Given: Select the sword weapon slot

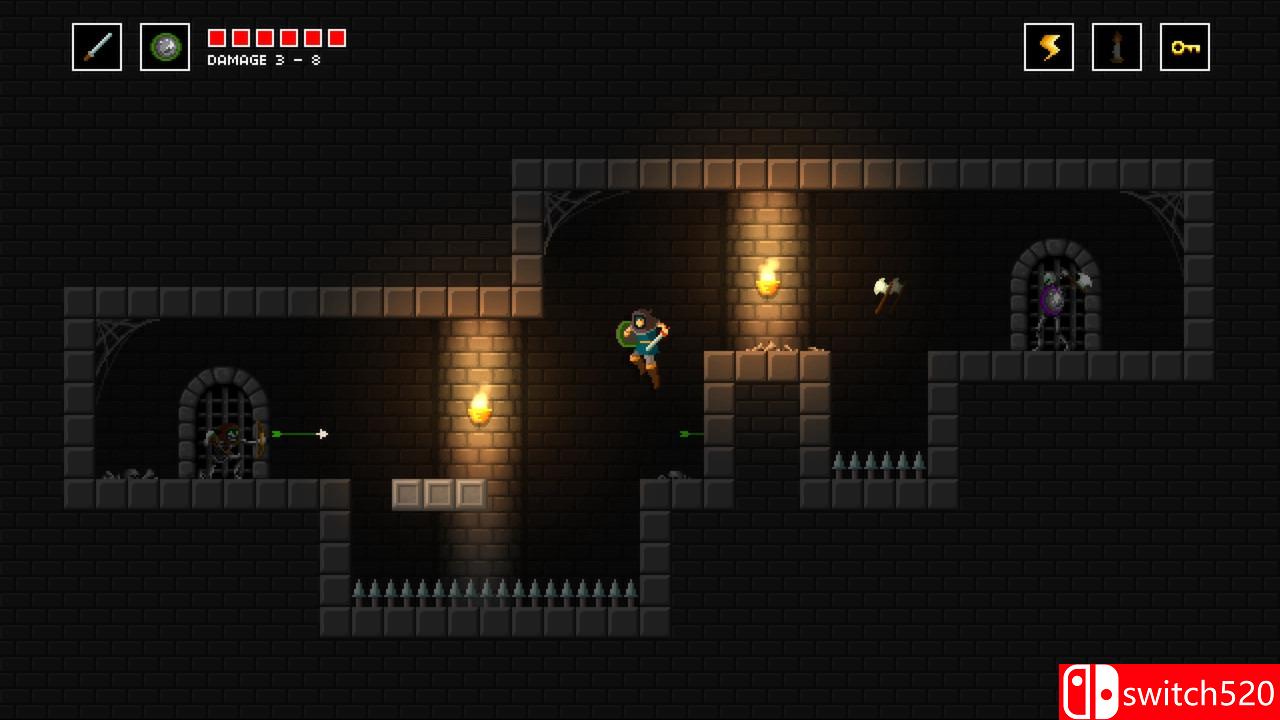Looking at the screenshot, I should click(97, 47).
